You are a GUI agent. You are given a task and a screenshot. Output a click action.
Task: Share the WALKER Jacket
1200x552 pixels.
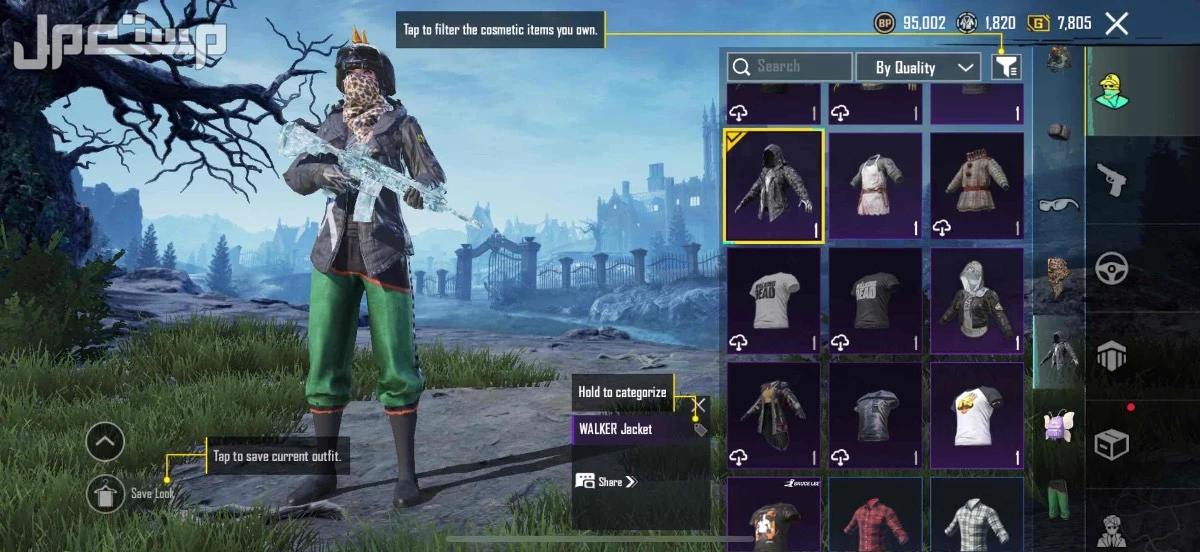point(606,482)
